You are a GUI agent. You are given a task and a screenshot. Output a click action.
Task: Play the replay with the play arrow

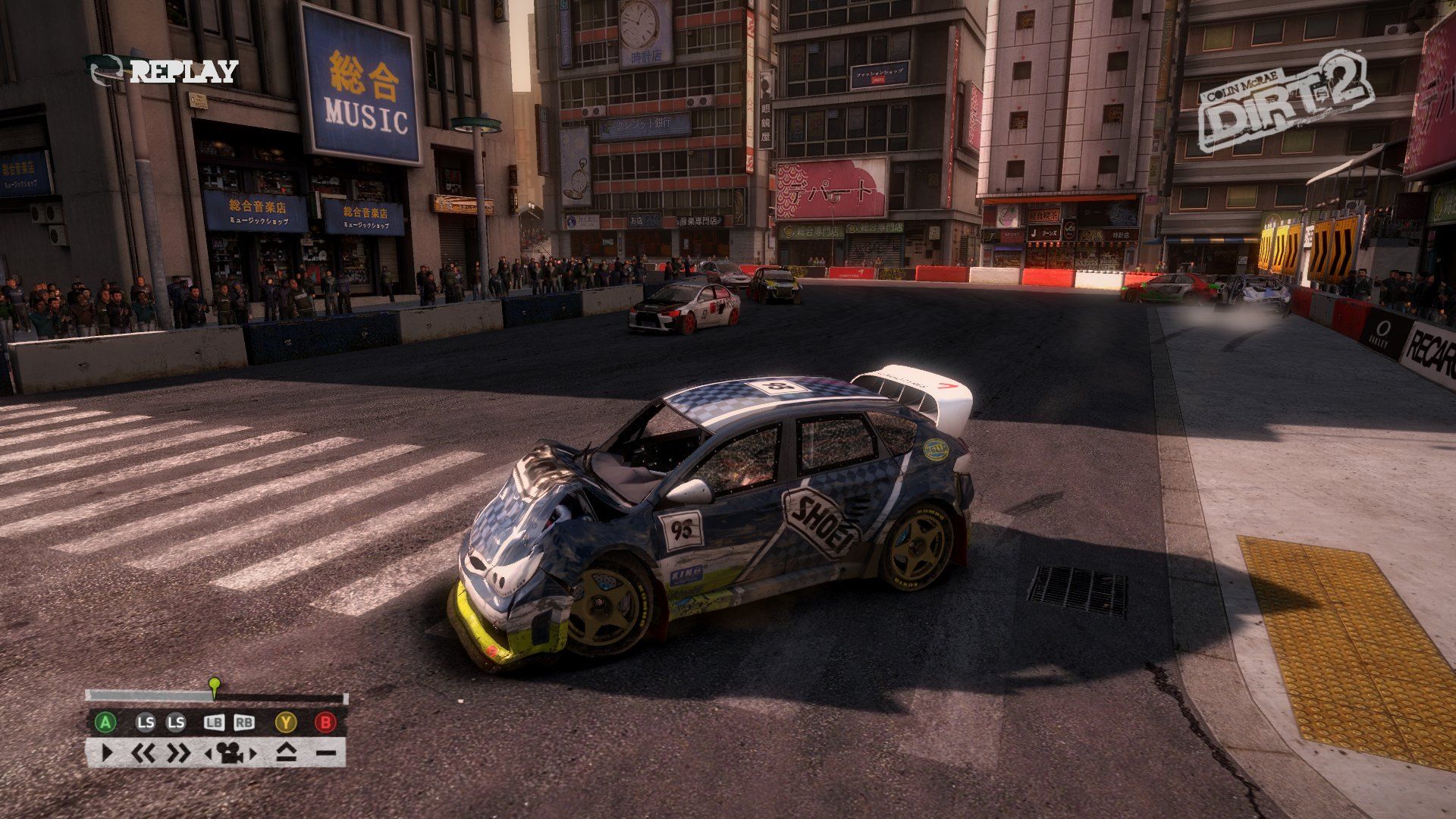click(107, 753)
